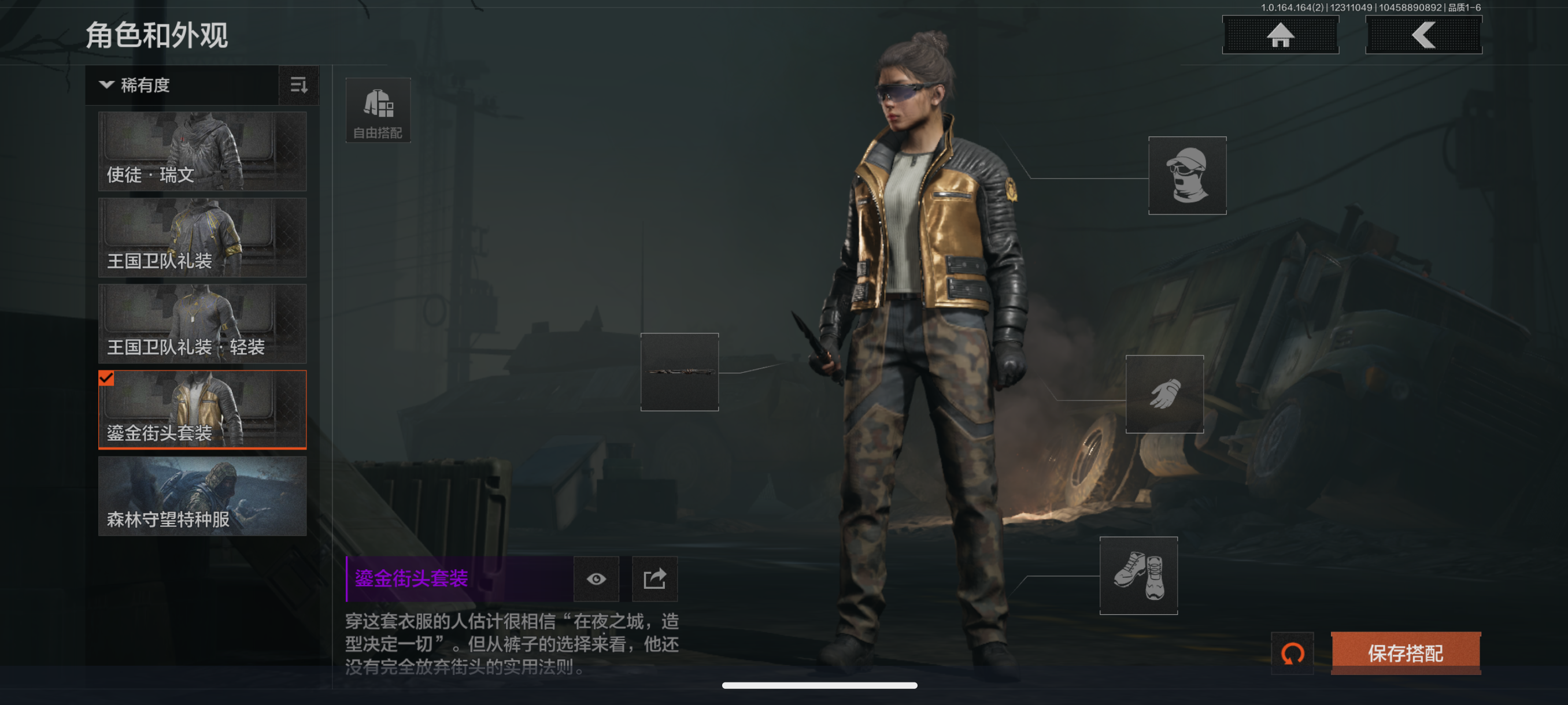Open the shoes equipment slot

tap(1138, 576)
